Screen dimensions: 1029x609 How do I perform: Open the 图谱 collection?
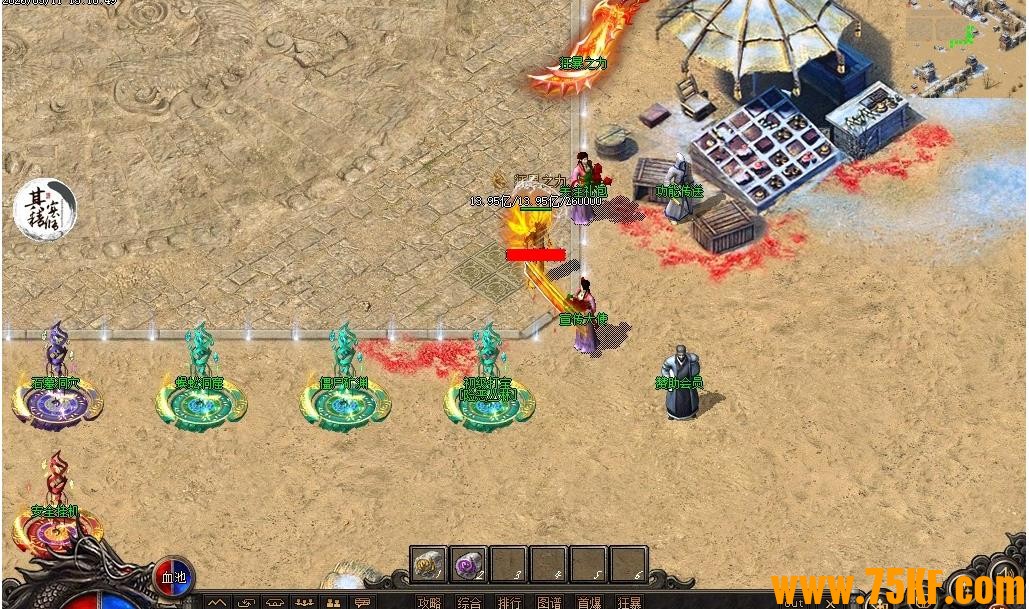(549, 602)
